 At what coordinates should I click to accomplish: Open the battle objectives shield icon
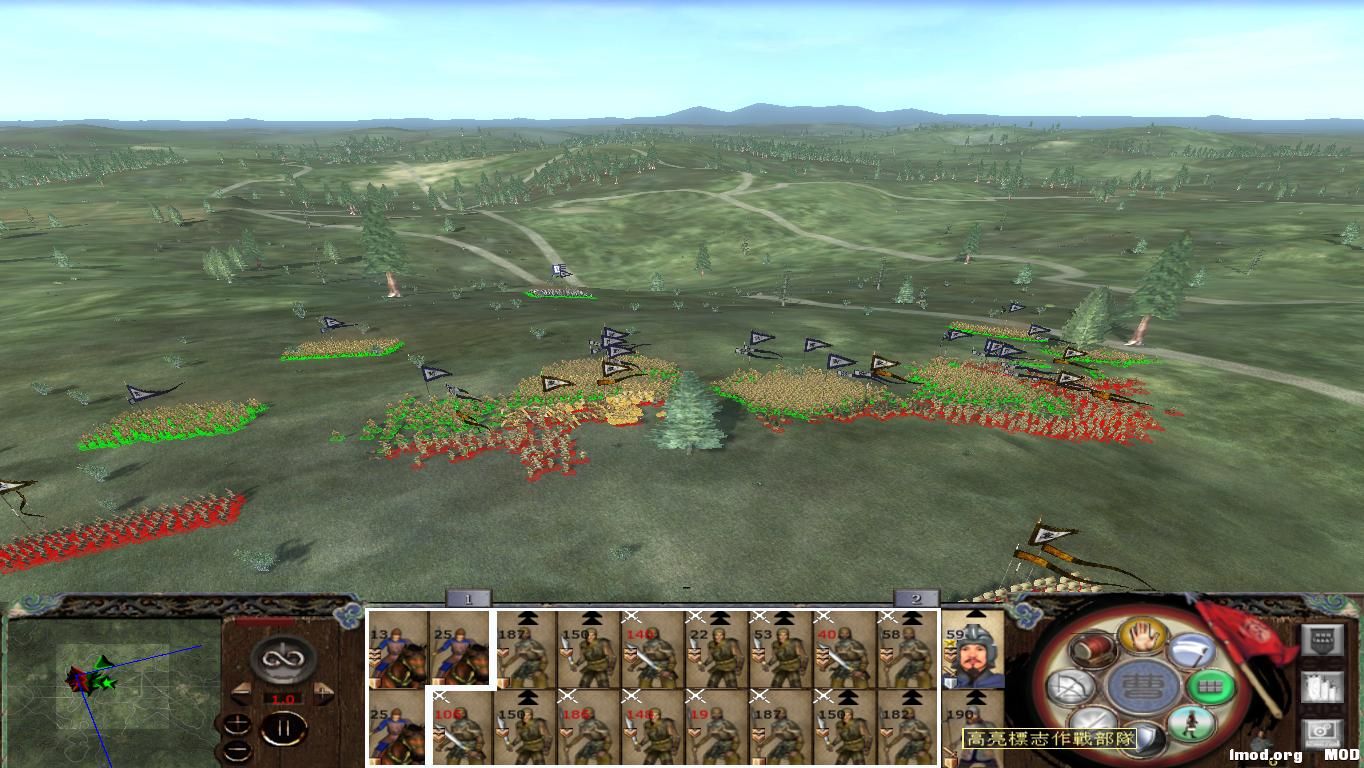pos(1322,638)
